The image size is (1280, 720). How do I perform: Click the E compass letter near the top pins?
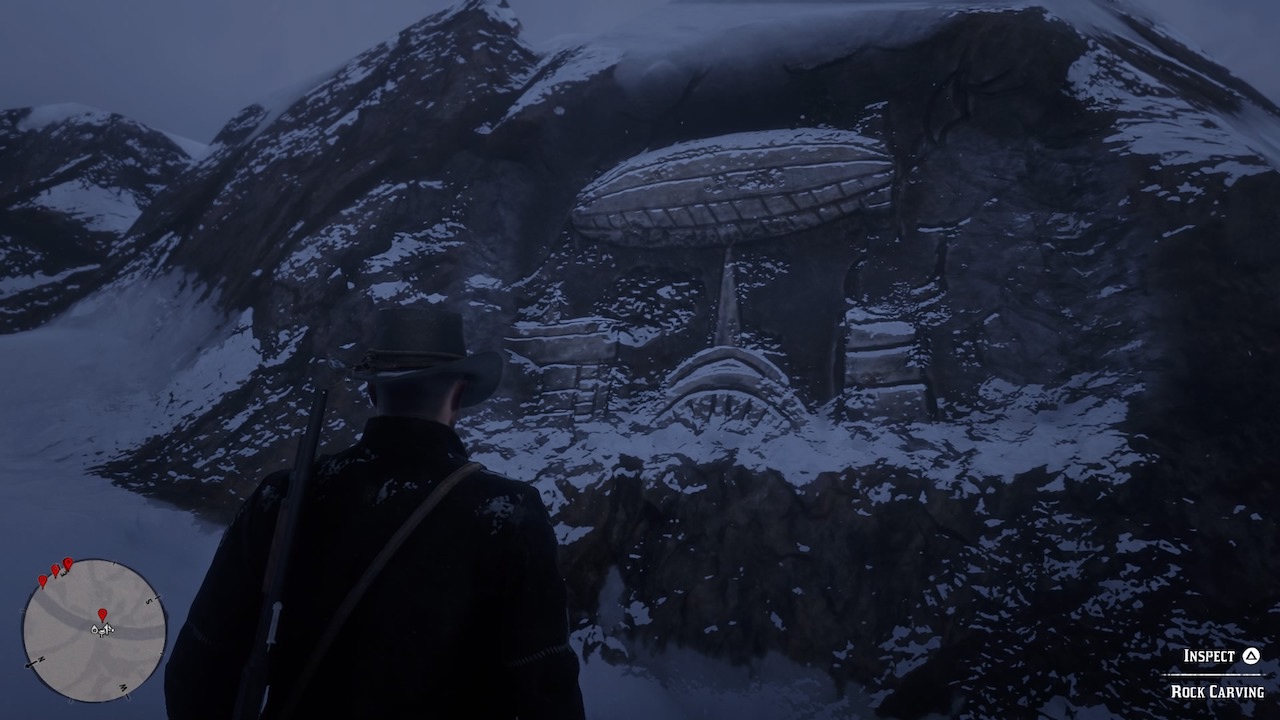(64, 572)
